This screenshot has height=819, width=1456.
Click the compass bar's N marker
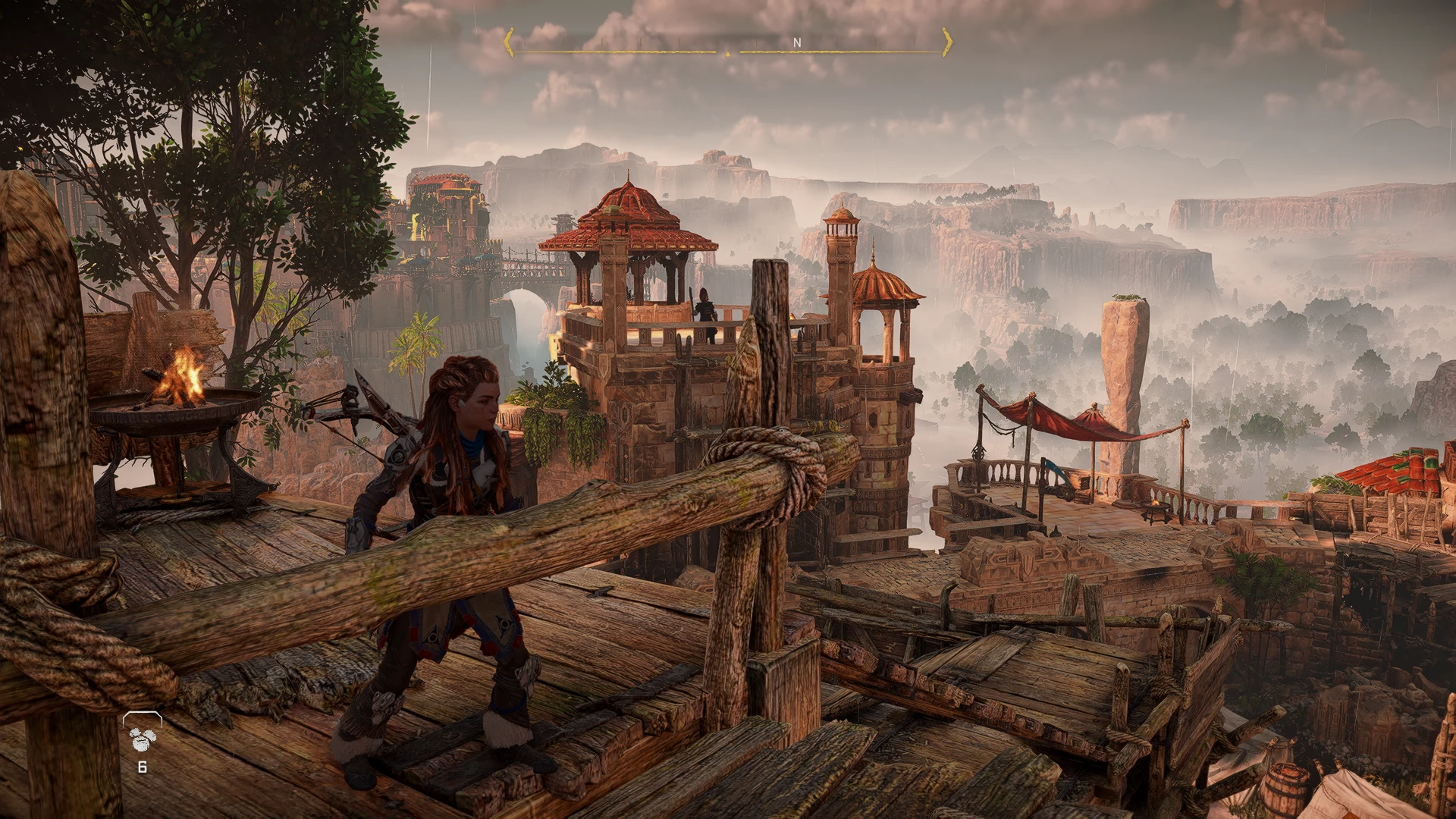[x=796, y=43]
